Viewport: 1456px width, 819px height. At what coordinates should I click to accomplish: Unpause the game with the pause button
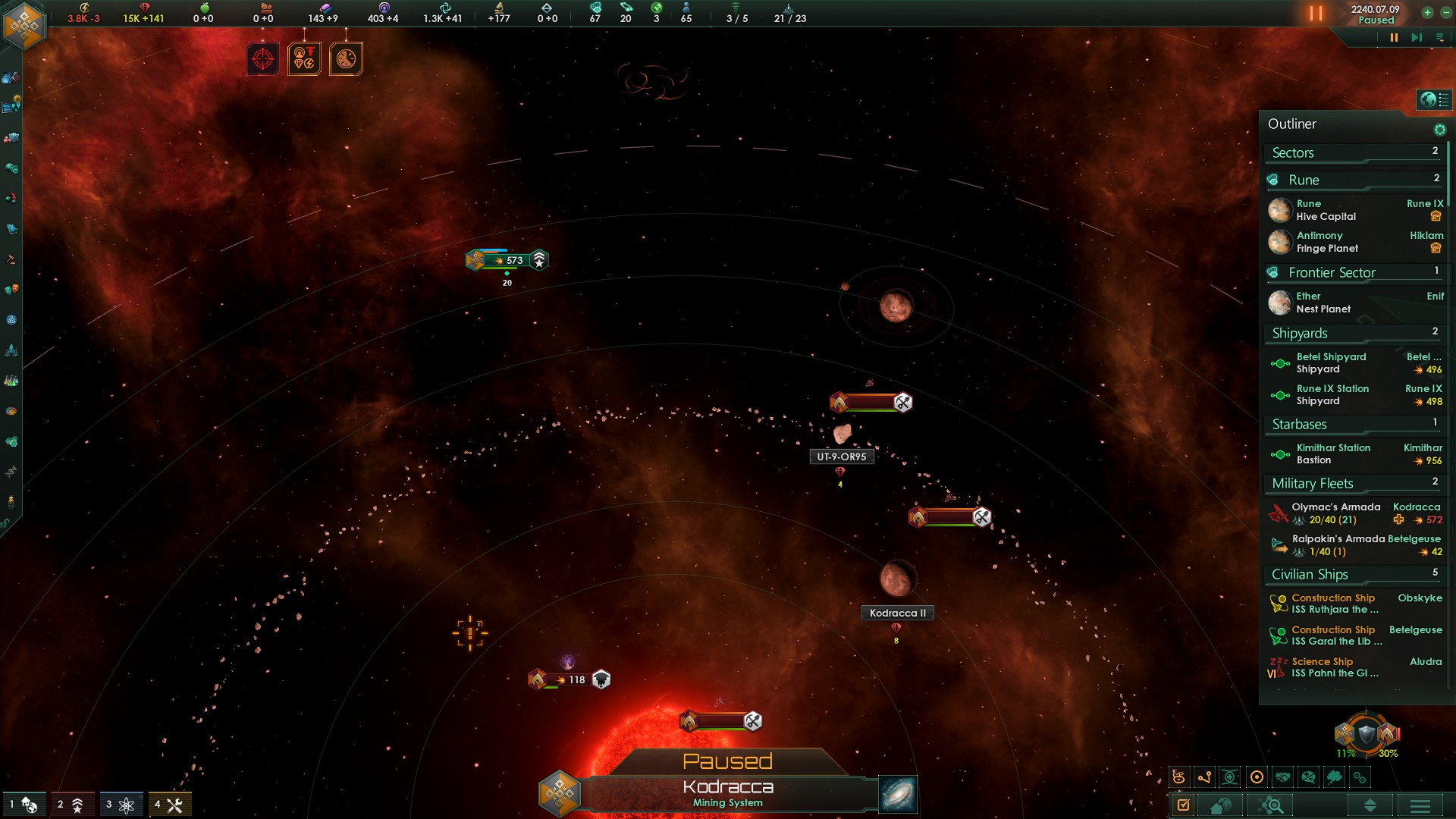coord(1394,36)
